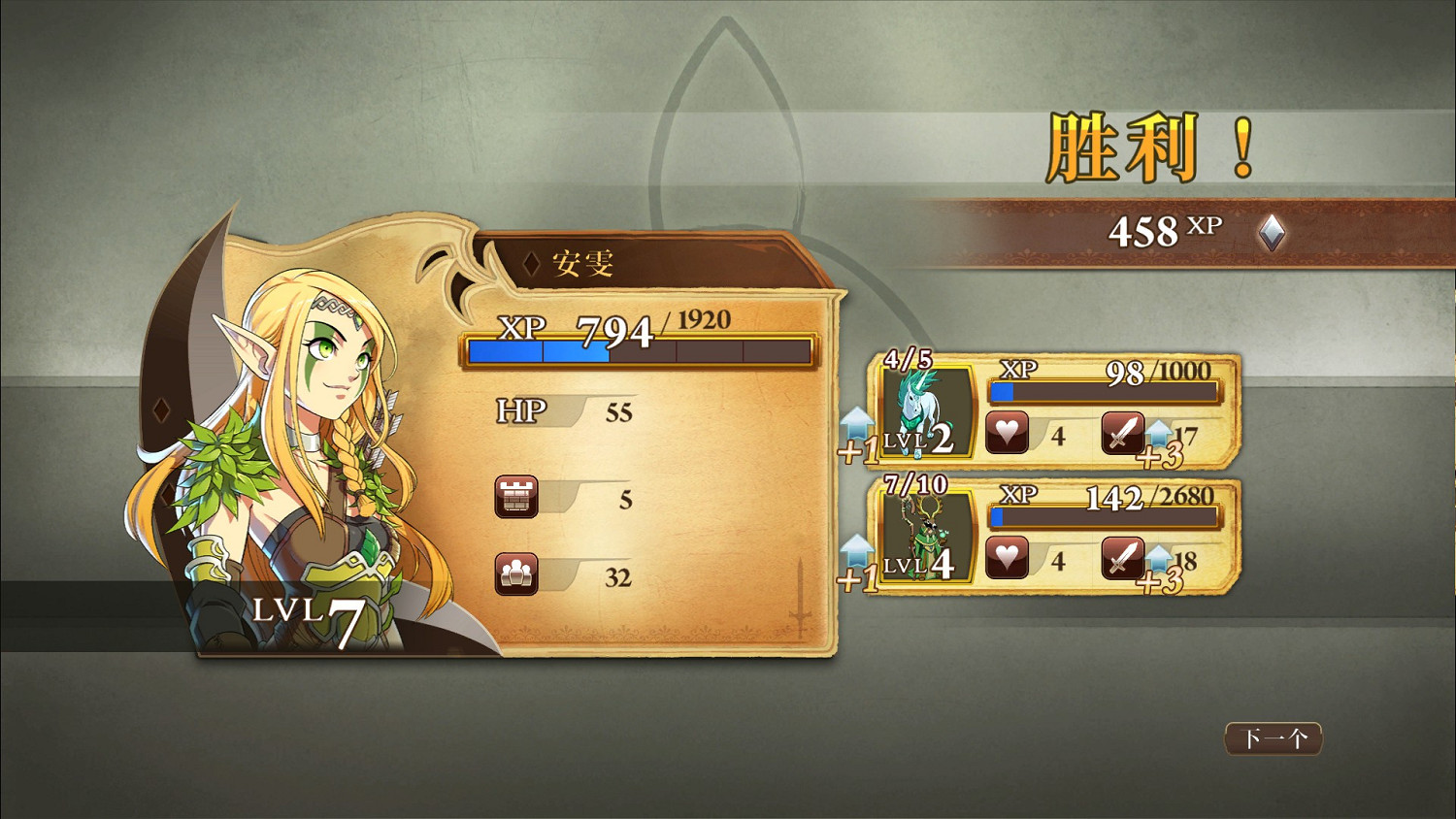
Task: Click the blue level-up arrow on the unicorn
Action: point(856,424)
